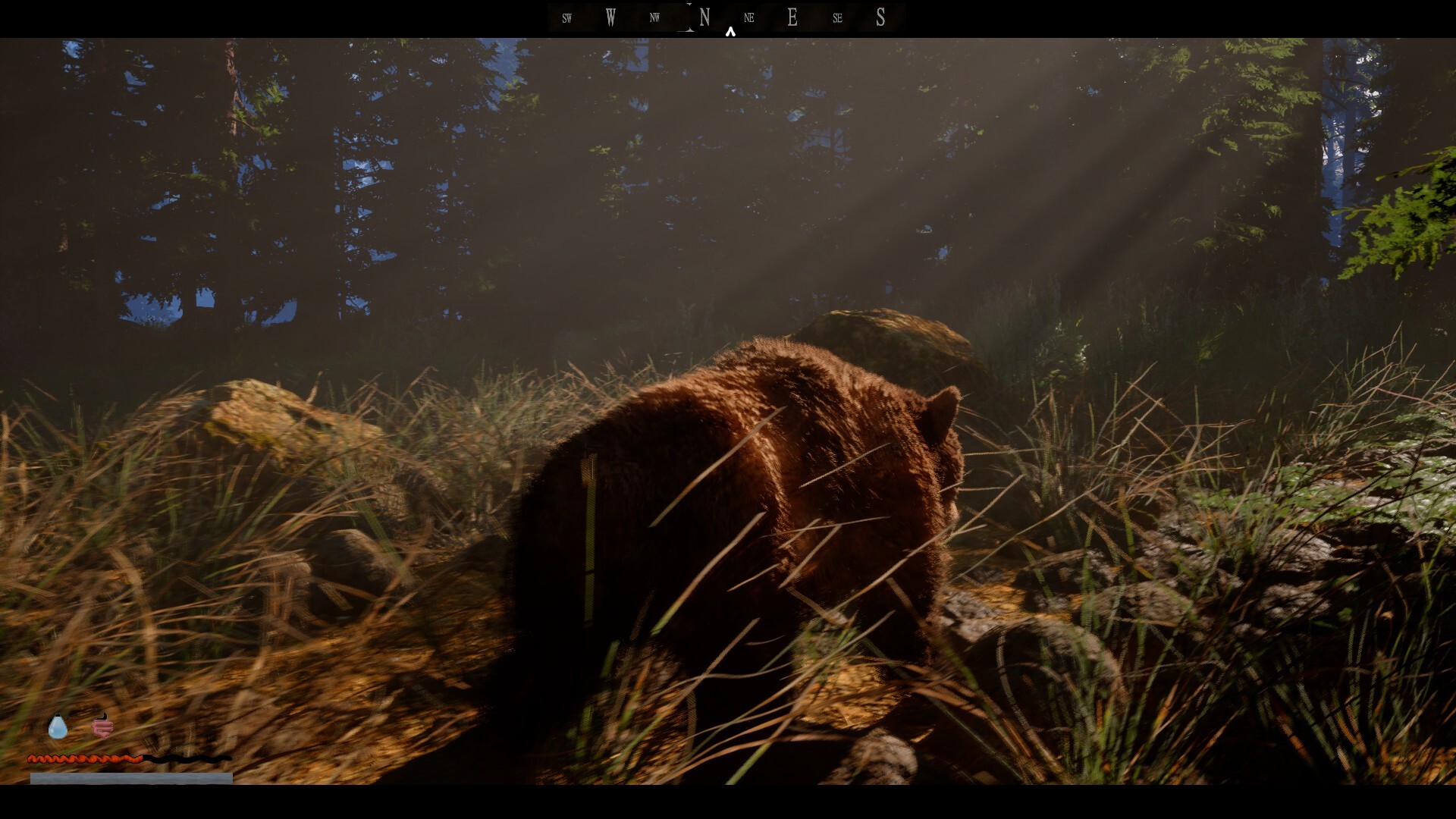Click the white caret below the compass
The width and height of the screenshot is (1456, 819).
click(730, 32)
